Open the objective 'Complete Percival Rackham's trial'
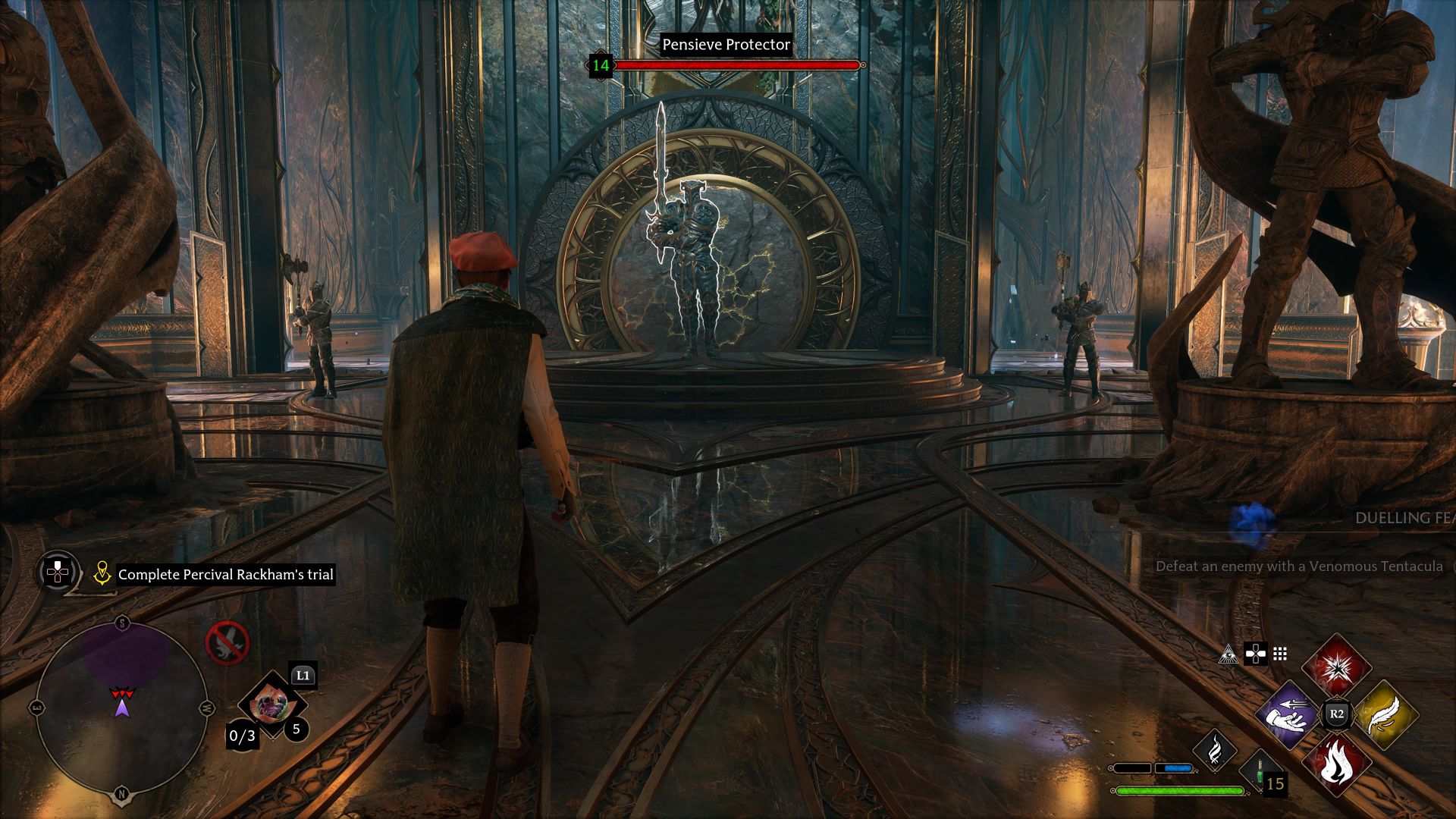This screenshot has width=1456, height=819. [225, 575]
